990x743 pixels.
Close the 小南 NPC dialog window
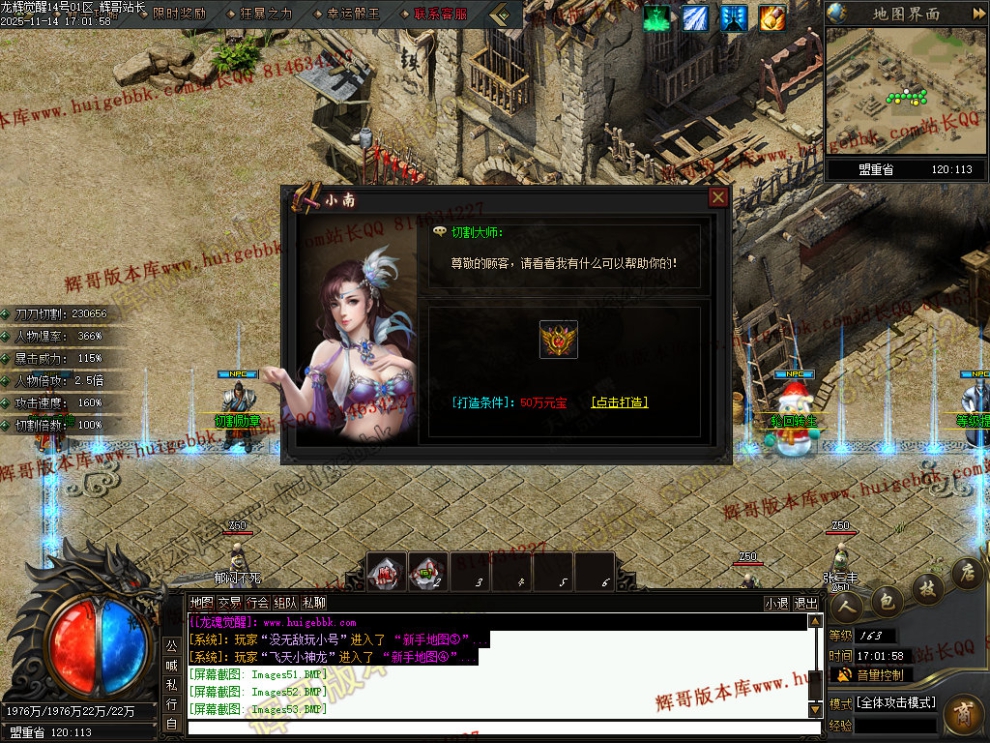(718, 197)
